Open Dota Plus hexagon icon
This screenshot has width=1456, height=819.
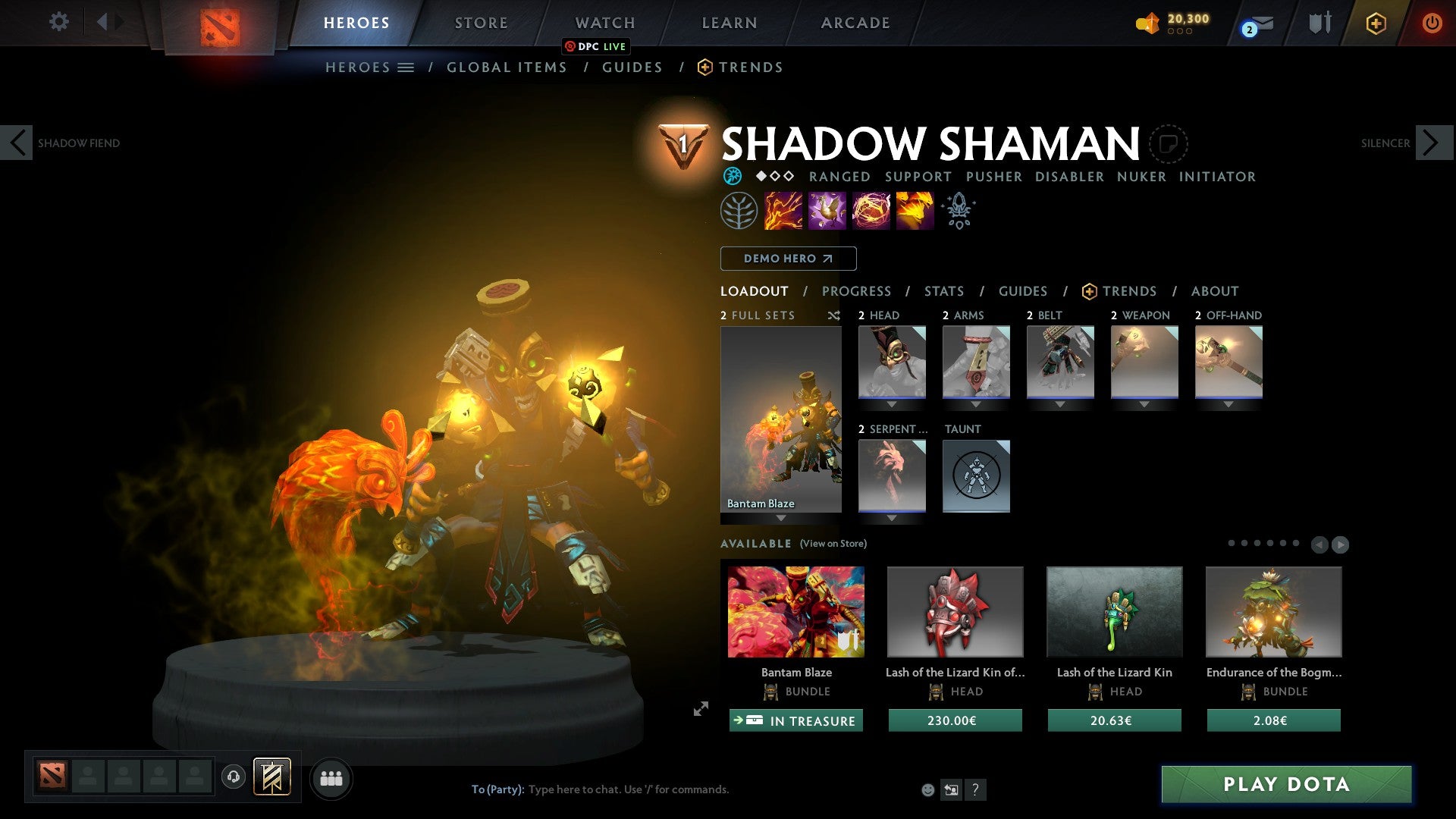(1375, 24)
